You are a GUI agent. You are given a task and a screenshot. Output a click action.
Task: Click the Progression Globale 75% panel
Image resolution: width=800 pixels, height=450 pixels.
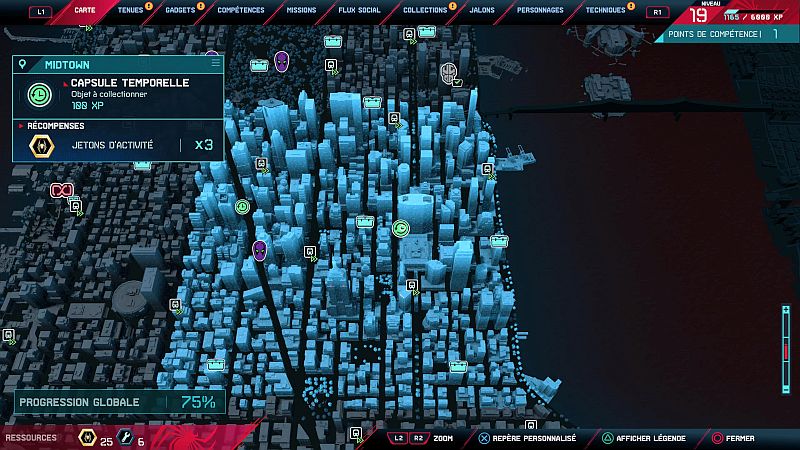click(118, 402)
